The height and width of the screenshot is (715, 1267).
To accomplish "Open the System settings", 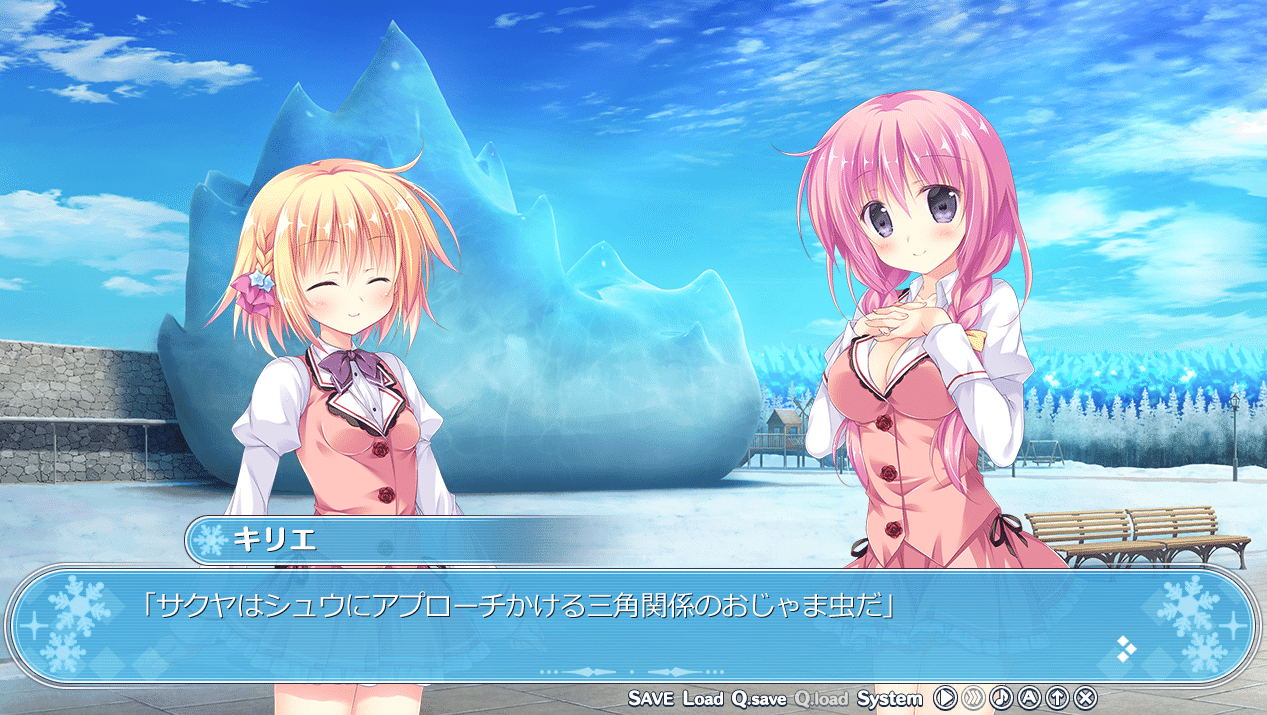I will [889, 698].
